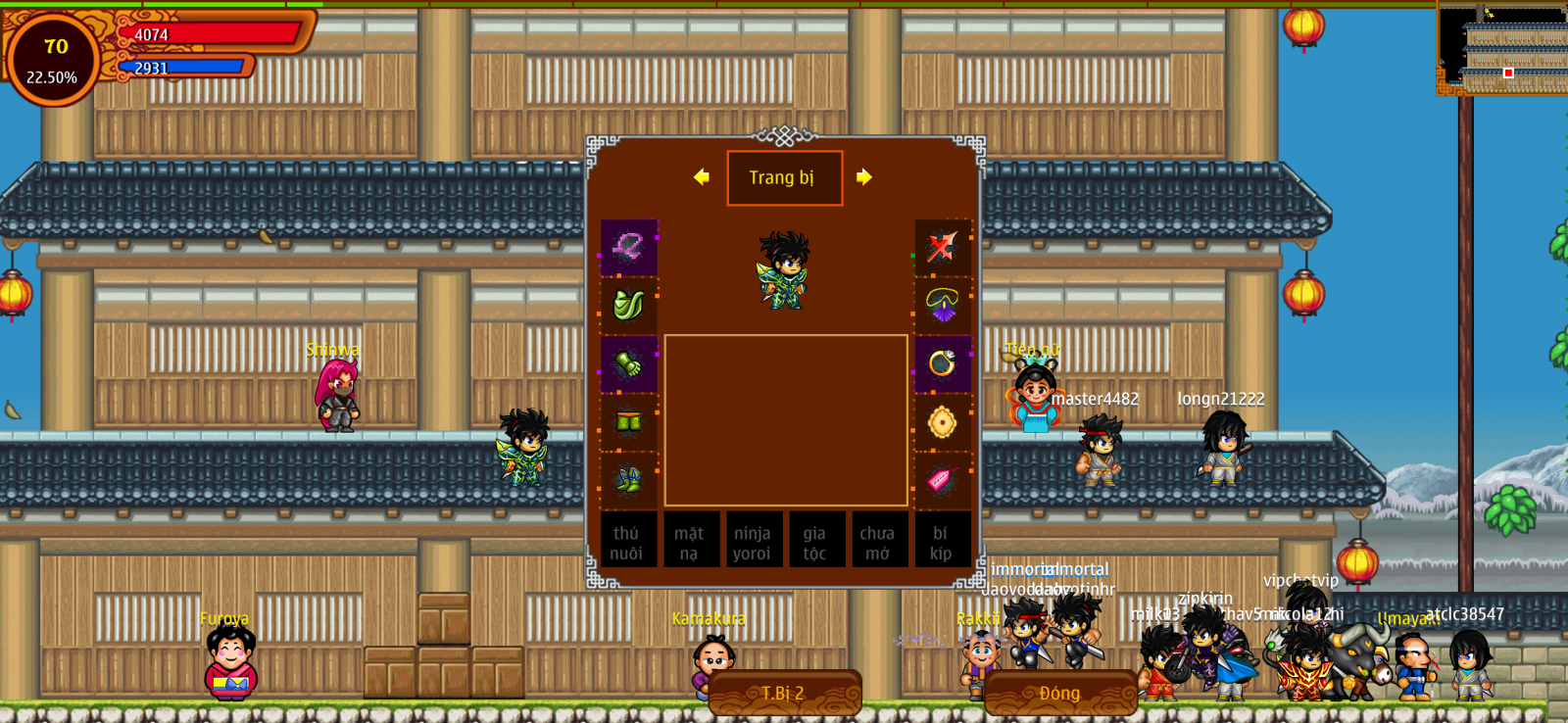Open the thú nuôi pet slot

point(627,541)
